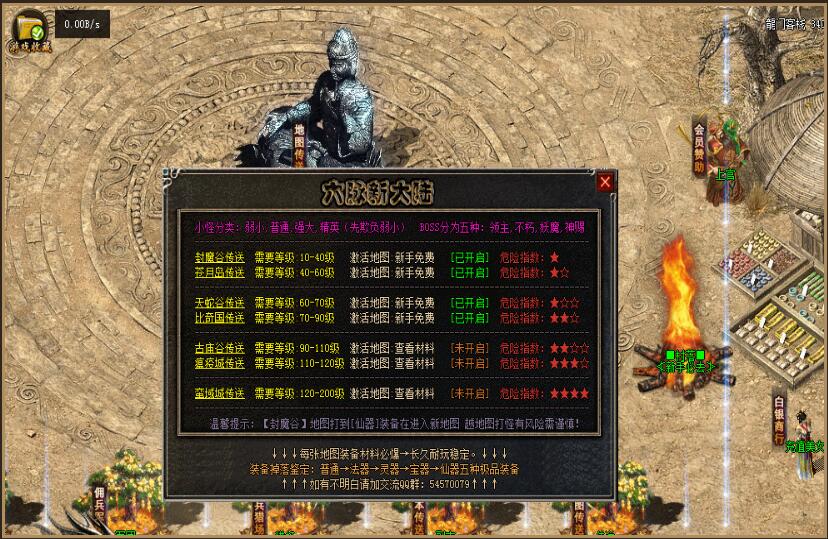Choose the 蛮域城传送 teleport link
828x539 pixels.
220,394
